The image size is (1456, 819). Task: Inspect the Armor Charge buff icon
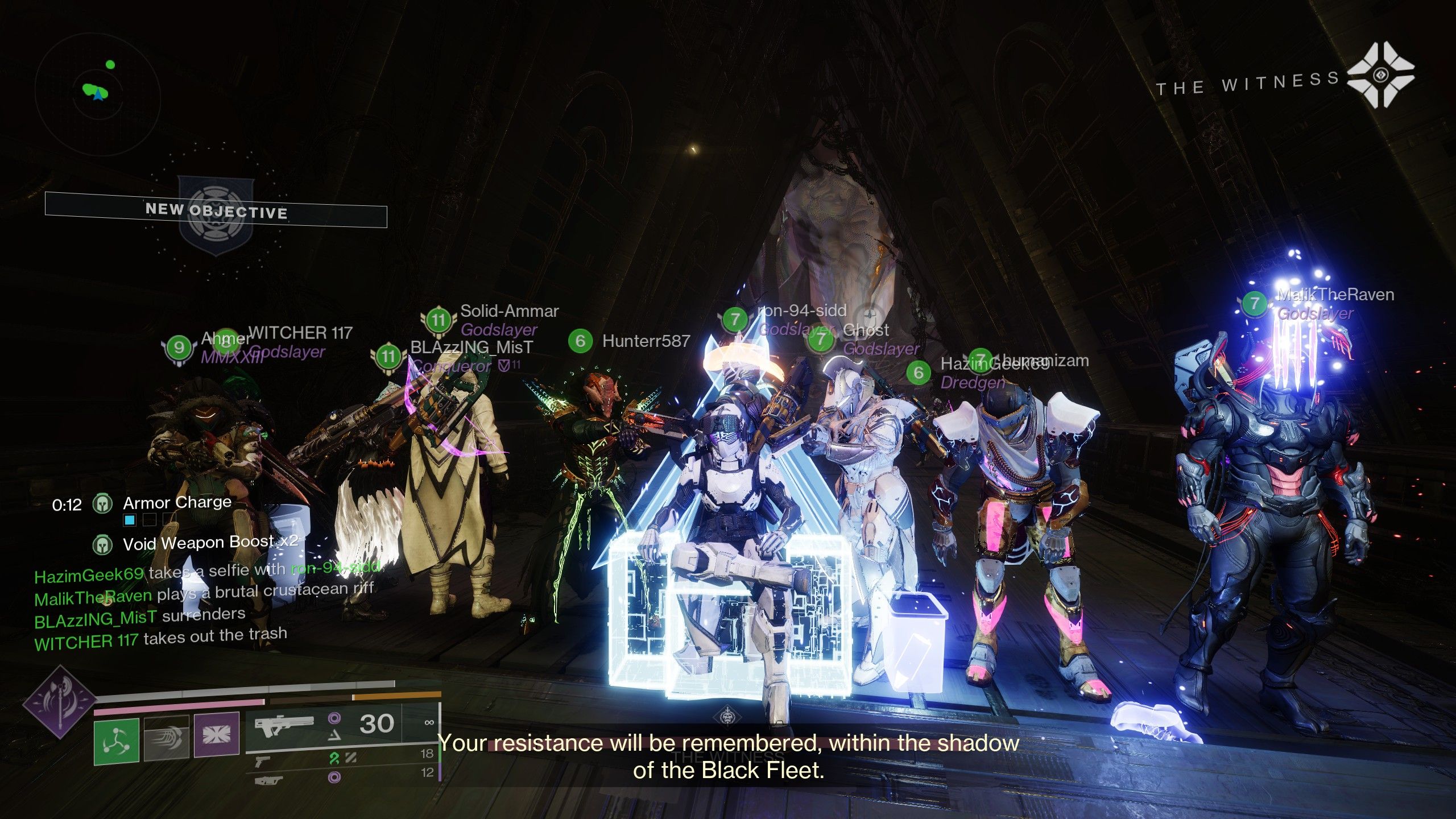click(103, 503)
